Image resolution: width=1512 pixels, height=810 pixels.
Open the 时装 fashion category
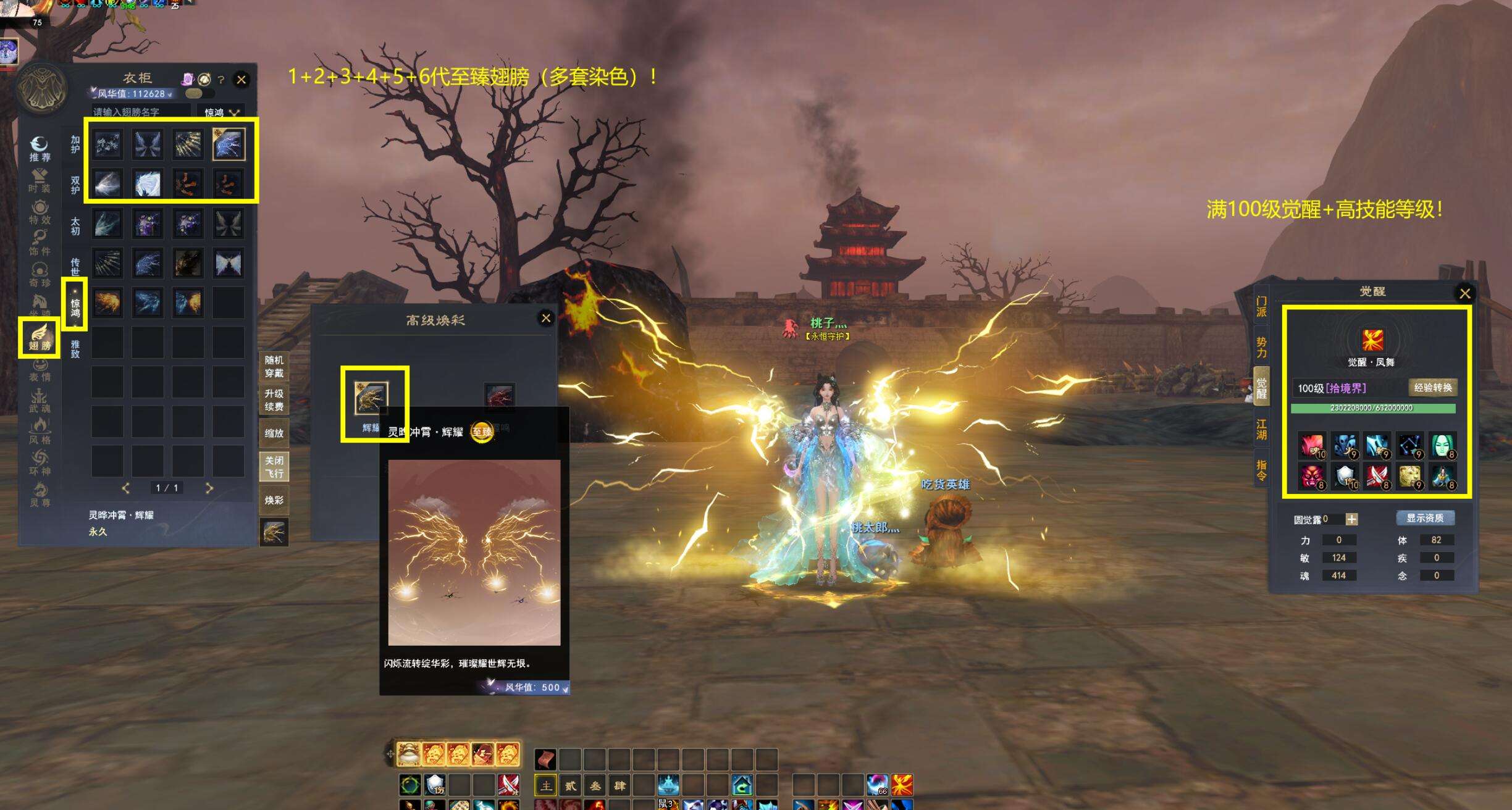coord(40,180)
